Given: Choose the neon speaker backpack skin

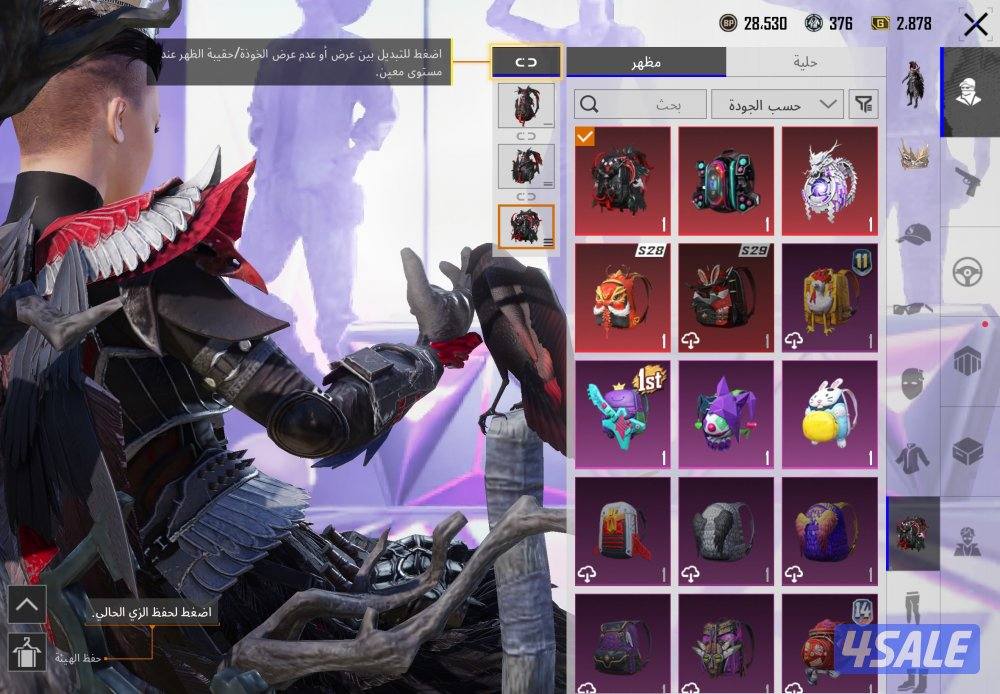Looking at the screenshot, I should 725,180.
